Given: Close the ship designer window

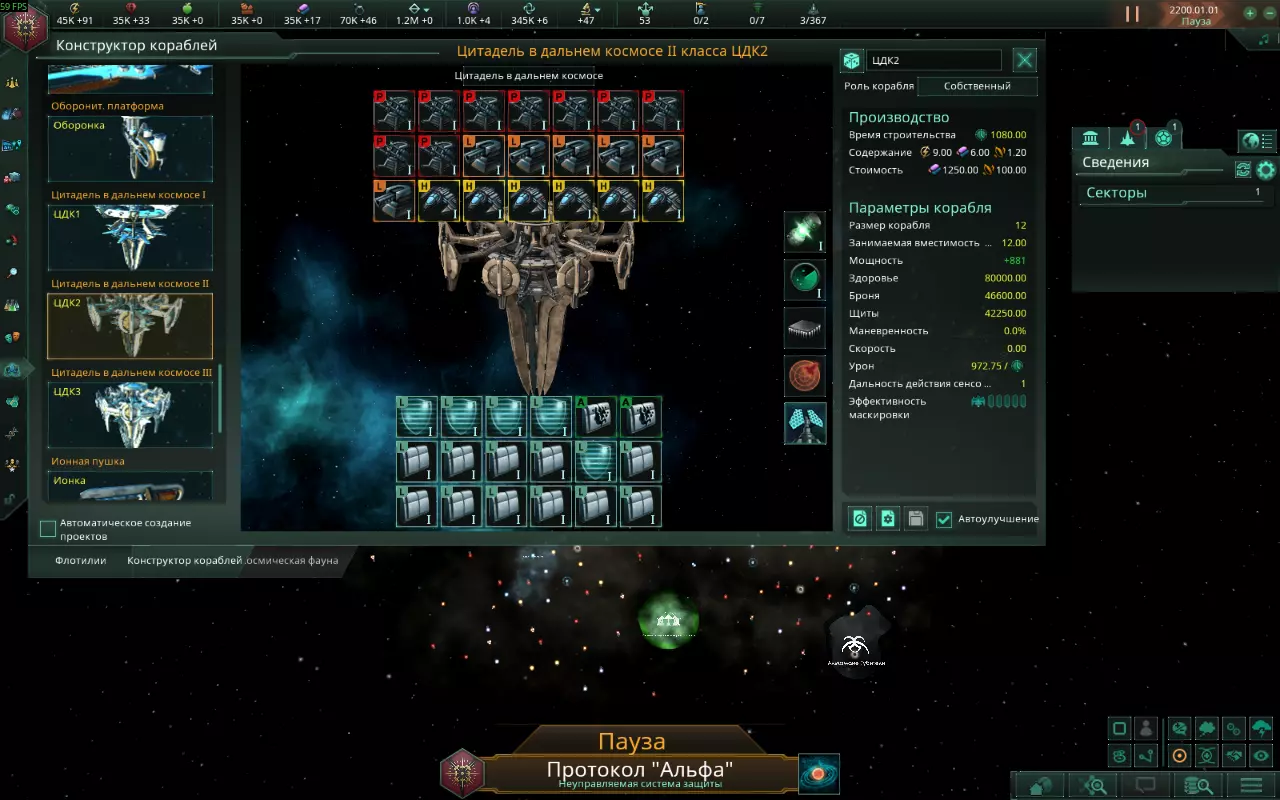Looking at the screenshot, I should (1025, 60).
